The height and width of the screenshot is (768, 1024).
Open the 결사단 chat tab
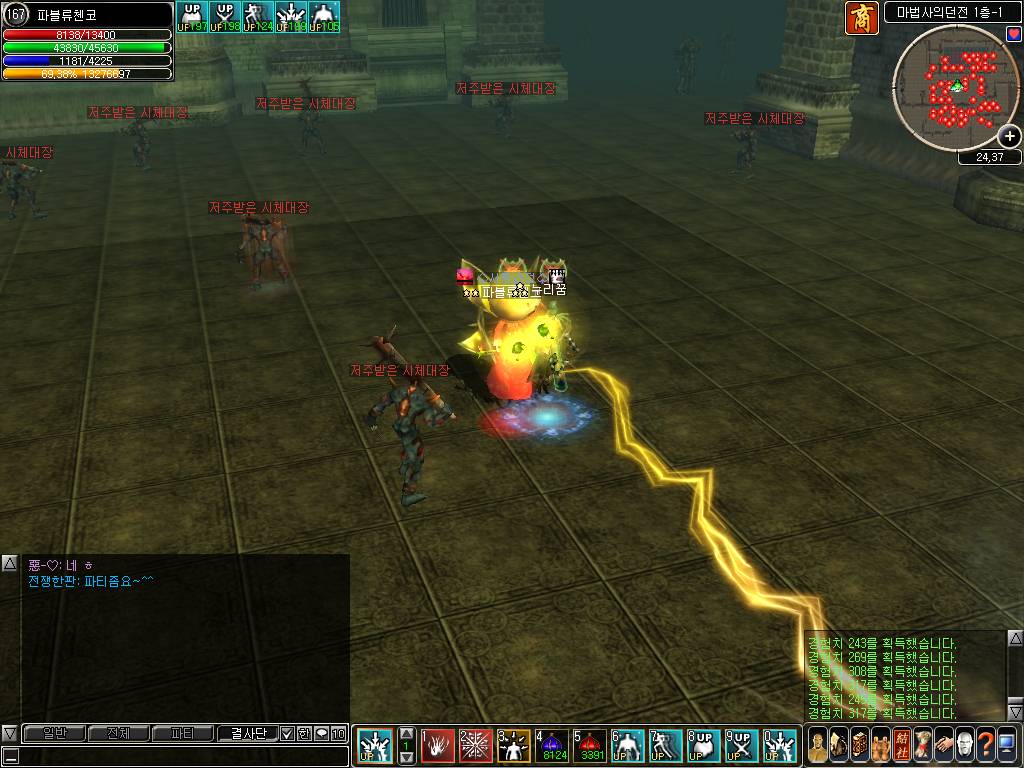pyautogui.click(x=247, y=733)
